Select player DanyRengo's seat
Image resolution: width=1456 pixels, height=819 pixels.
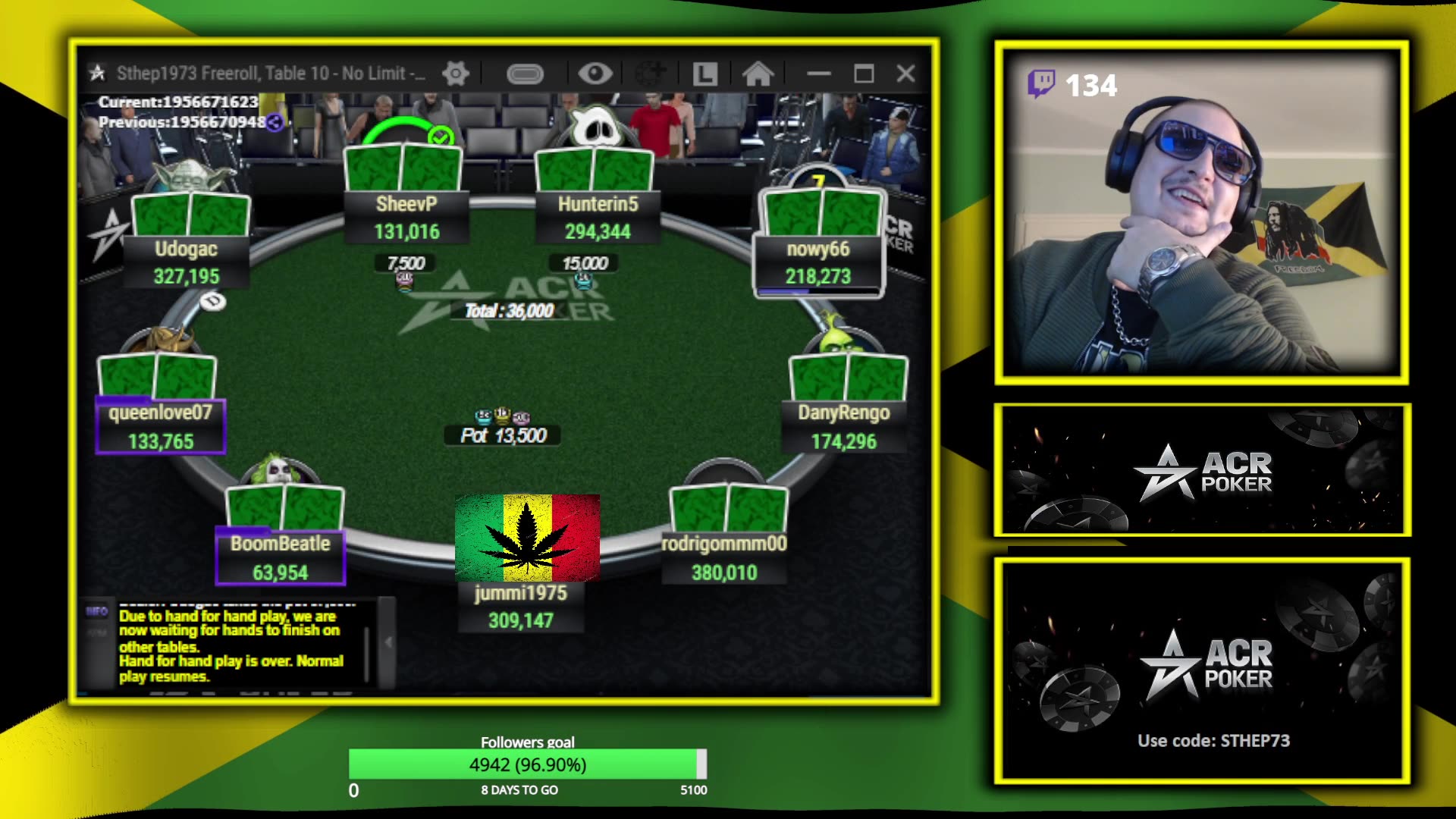click(843, 426)
